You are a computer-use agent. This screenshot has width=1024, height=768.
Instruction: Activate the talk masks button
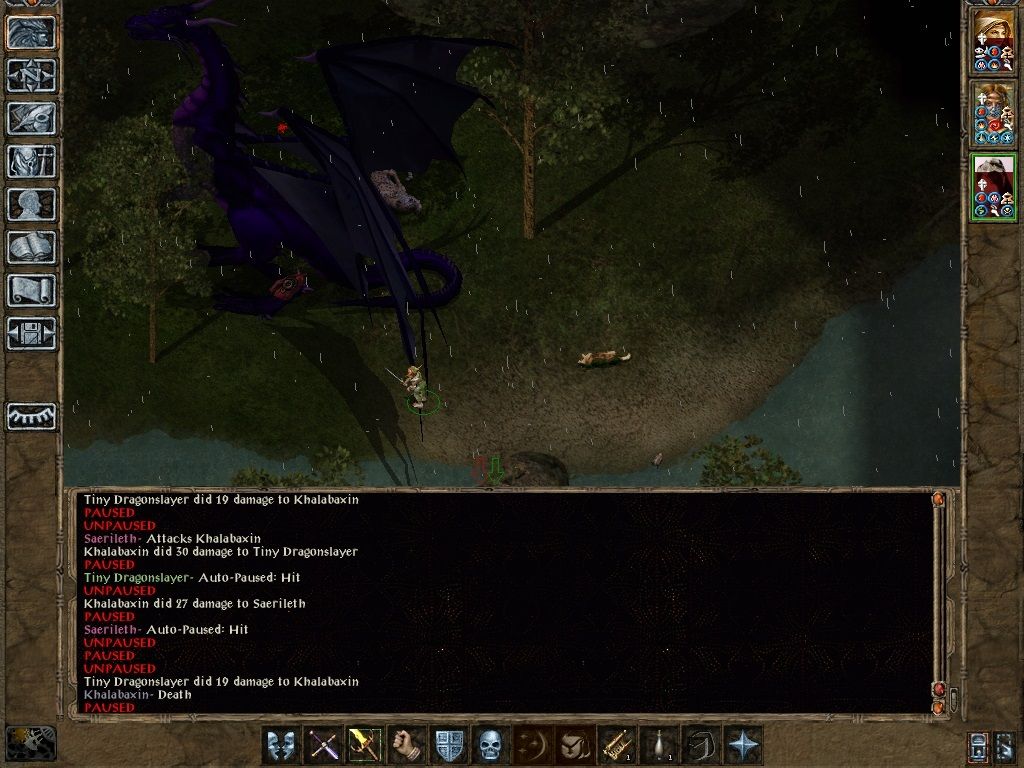coord(280,746)
